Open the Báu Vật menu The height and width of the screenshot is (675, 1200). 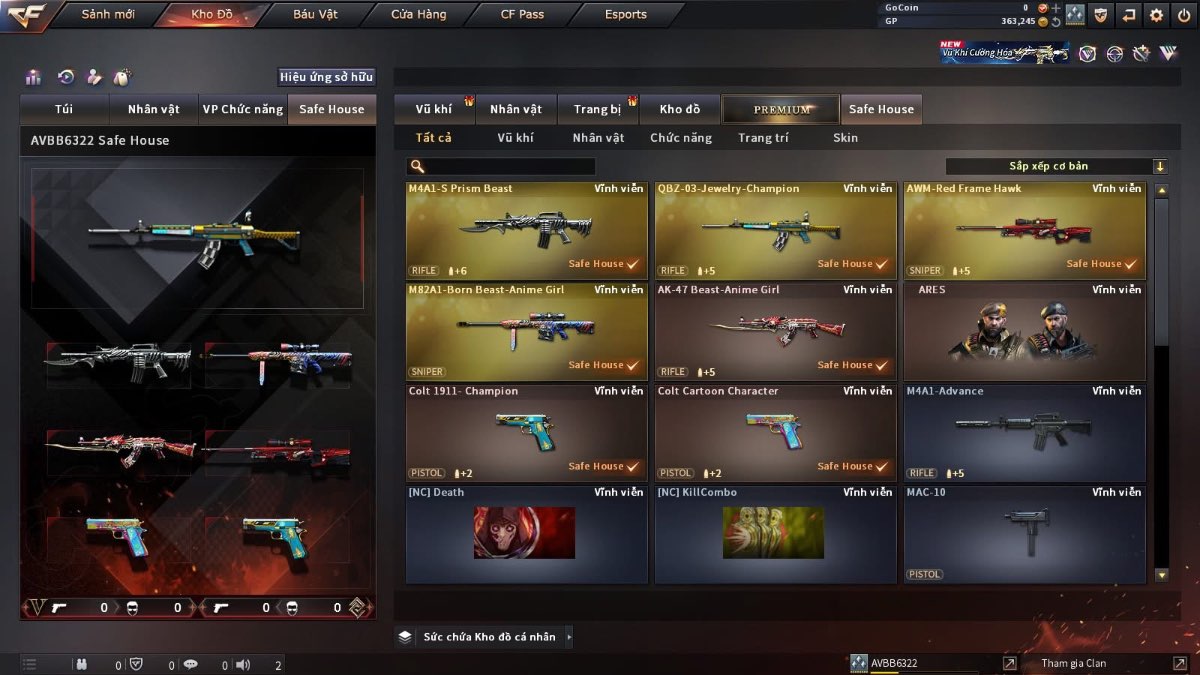(315, 15)
